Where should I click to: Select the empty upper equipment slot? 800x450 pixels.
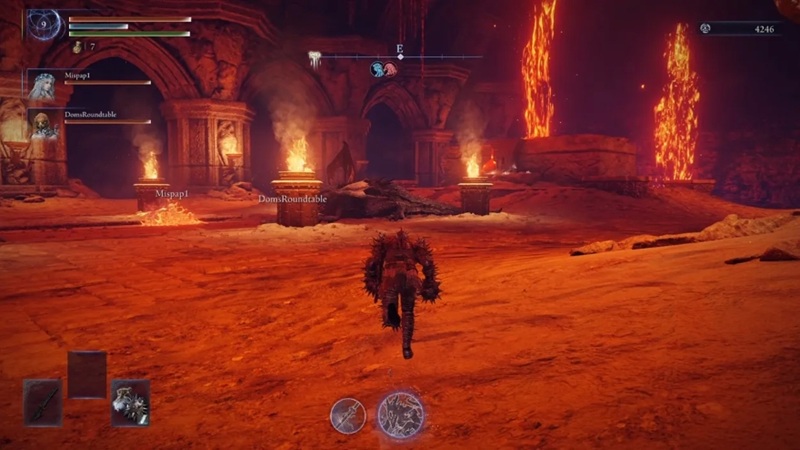point(87,374)
